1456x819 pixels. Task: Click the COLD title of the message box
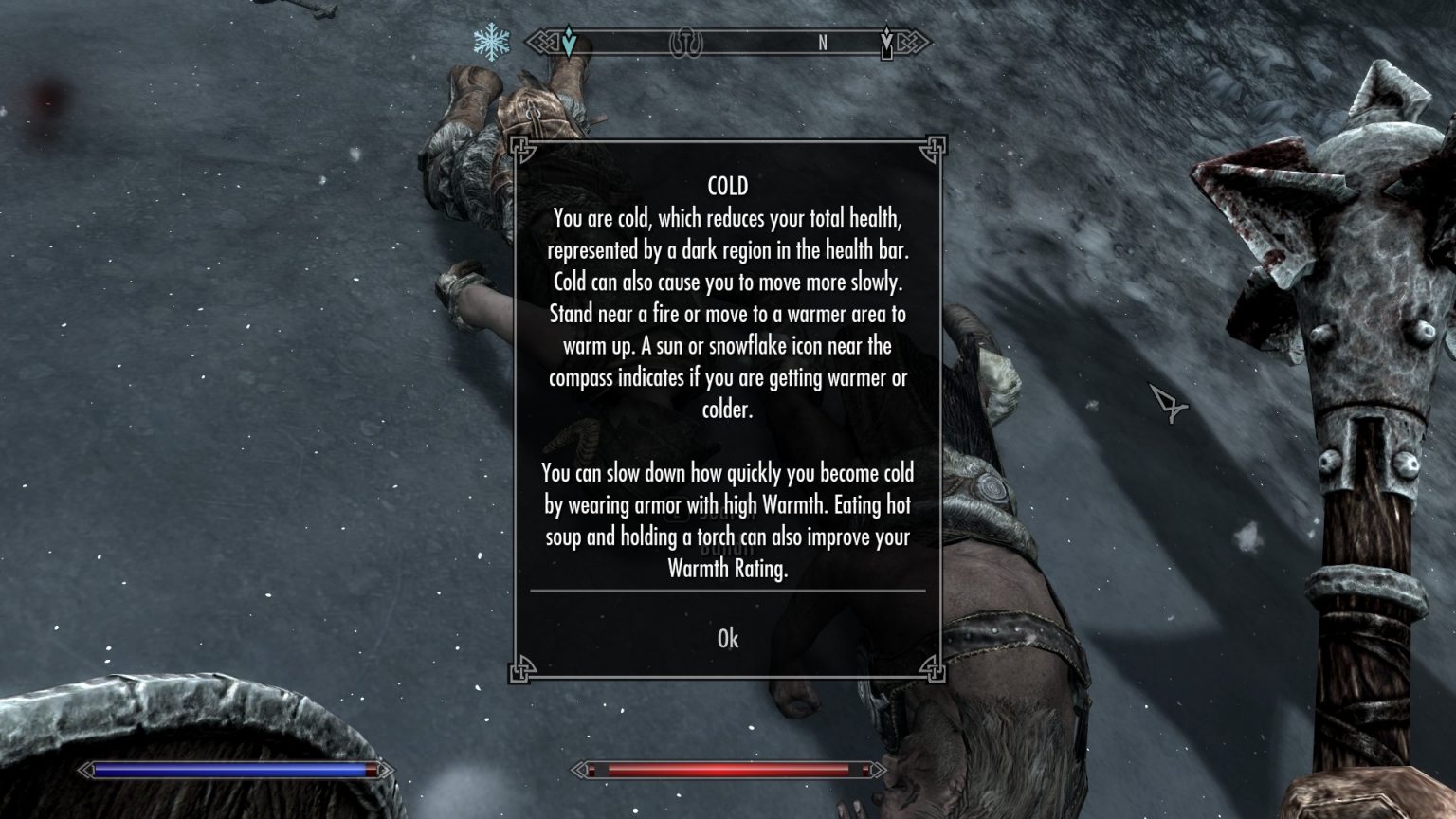(x=727, y=186)
